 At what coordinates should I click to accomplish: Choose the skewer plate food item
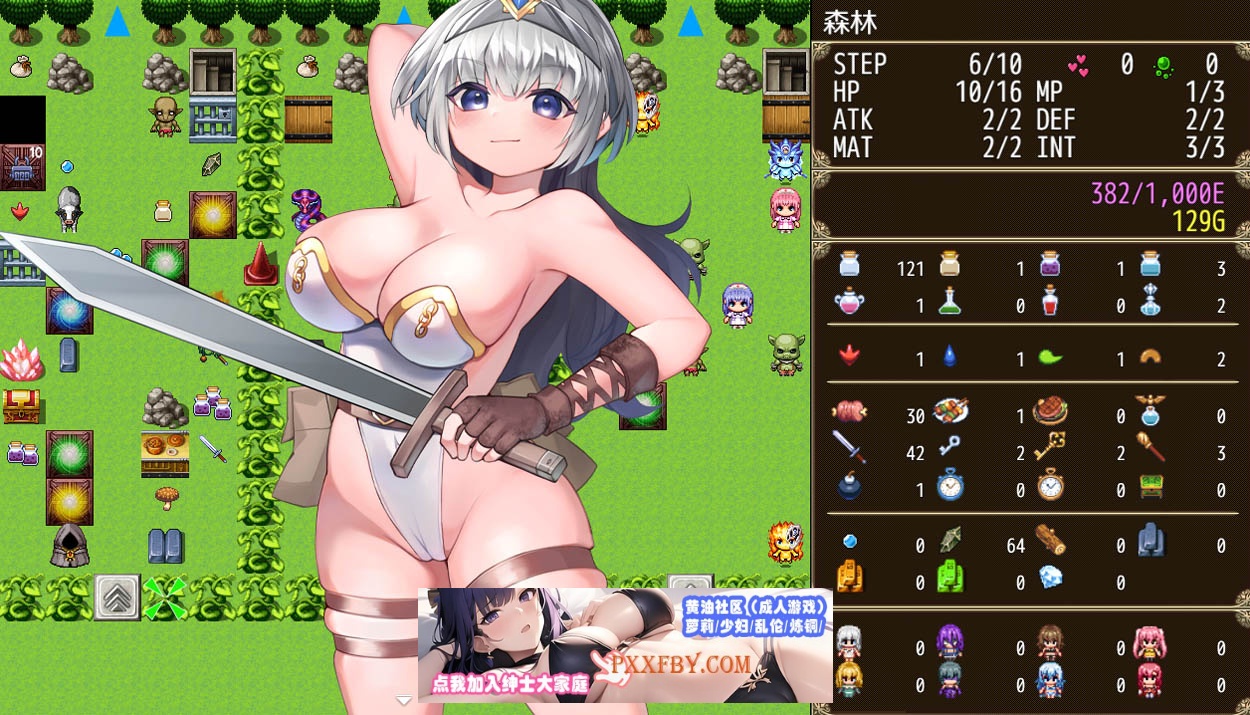coord(949,411)
